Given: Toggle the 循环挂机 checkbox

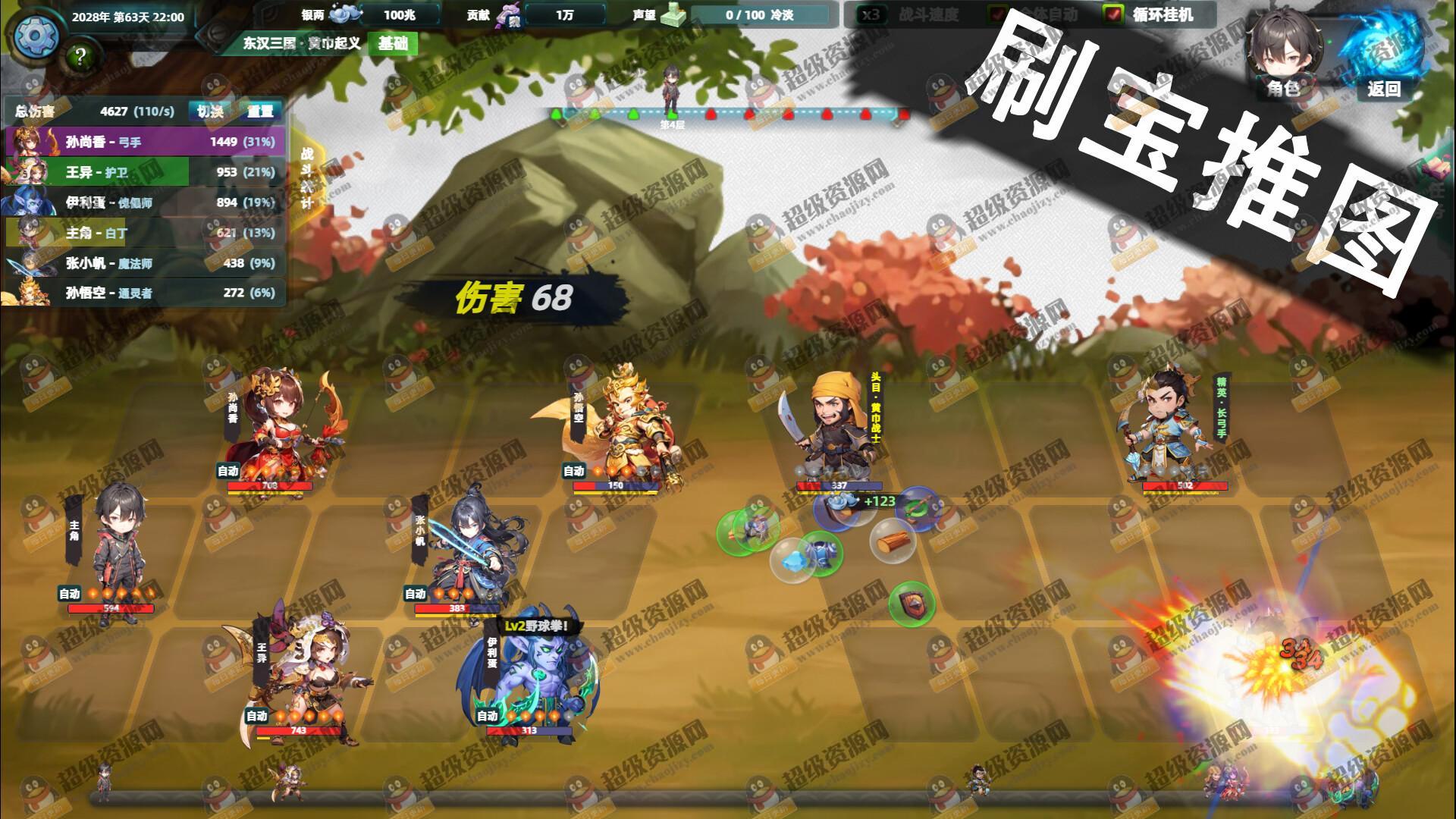Looking at the screenshot, I should click(1112, 12).
